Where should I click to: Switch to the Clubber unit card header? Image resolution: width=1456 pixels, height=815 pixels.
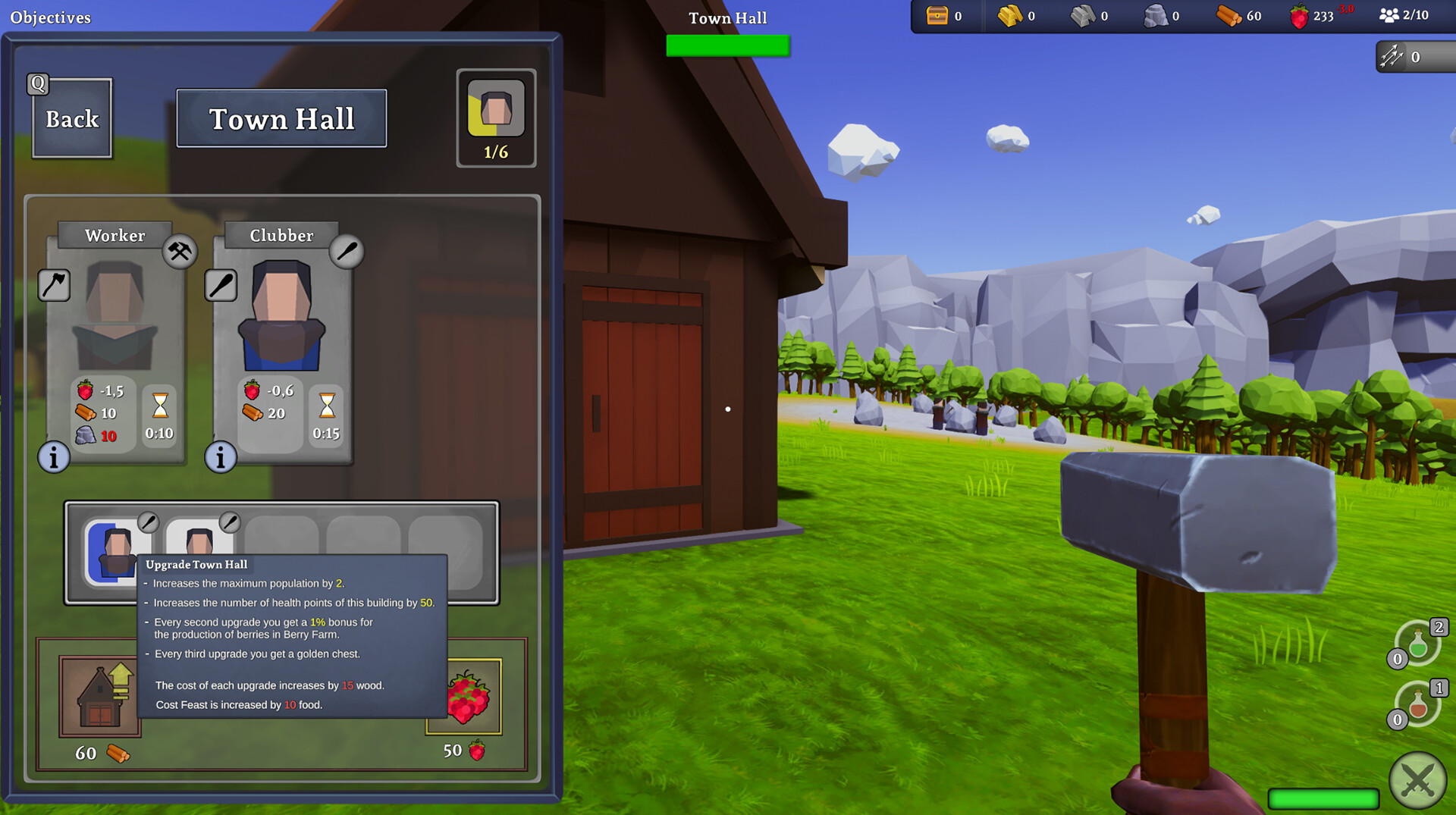click(281, 235)
